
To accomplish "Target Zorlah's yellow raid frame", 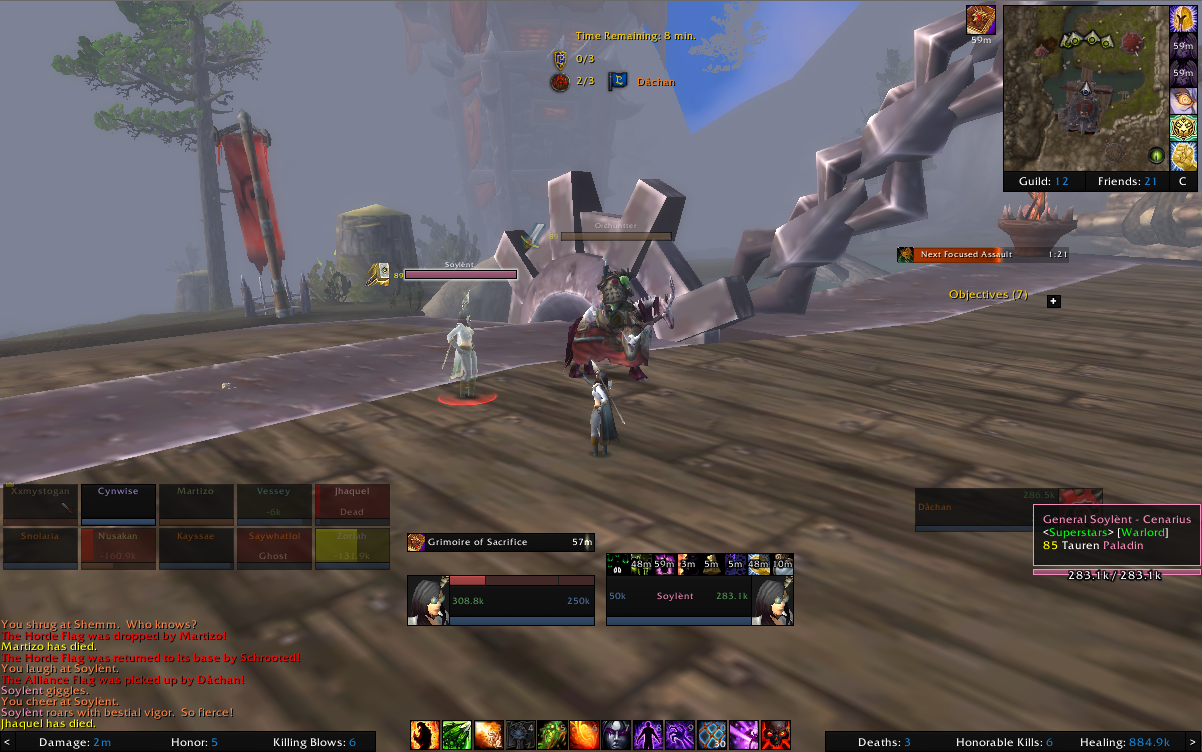I will point(351,547).
